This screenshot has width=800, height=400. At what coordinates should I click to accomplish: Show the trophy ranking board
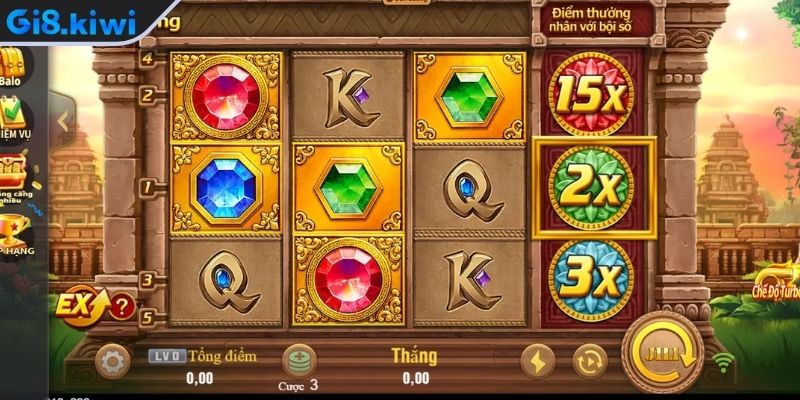point(14,233)
